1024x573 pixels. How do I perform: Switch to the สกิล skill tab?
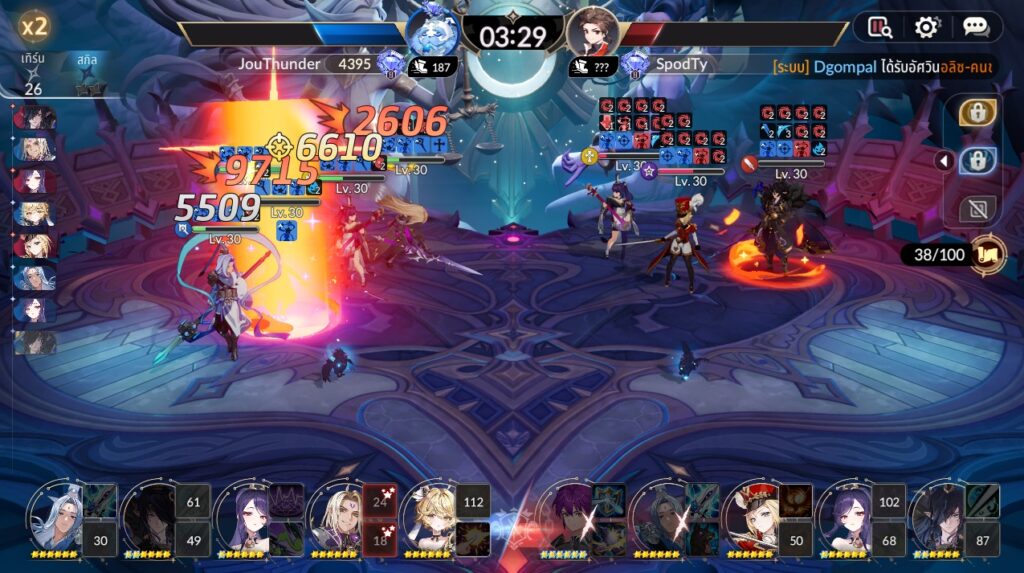(87, 60)
